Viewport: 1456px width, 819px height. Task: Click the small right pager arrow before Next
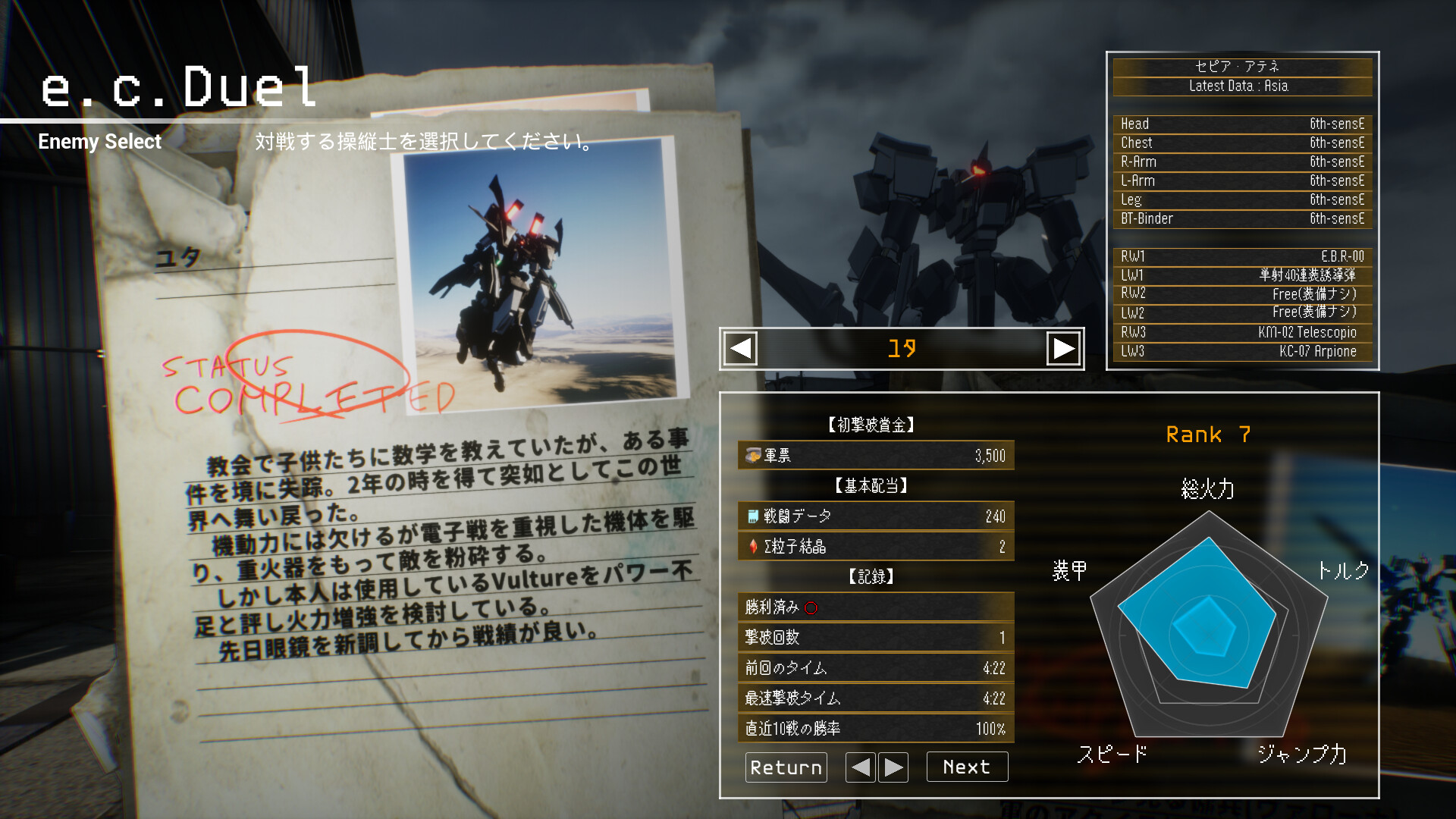[x=893, y=767]
